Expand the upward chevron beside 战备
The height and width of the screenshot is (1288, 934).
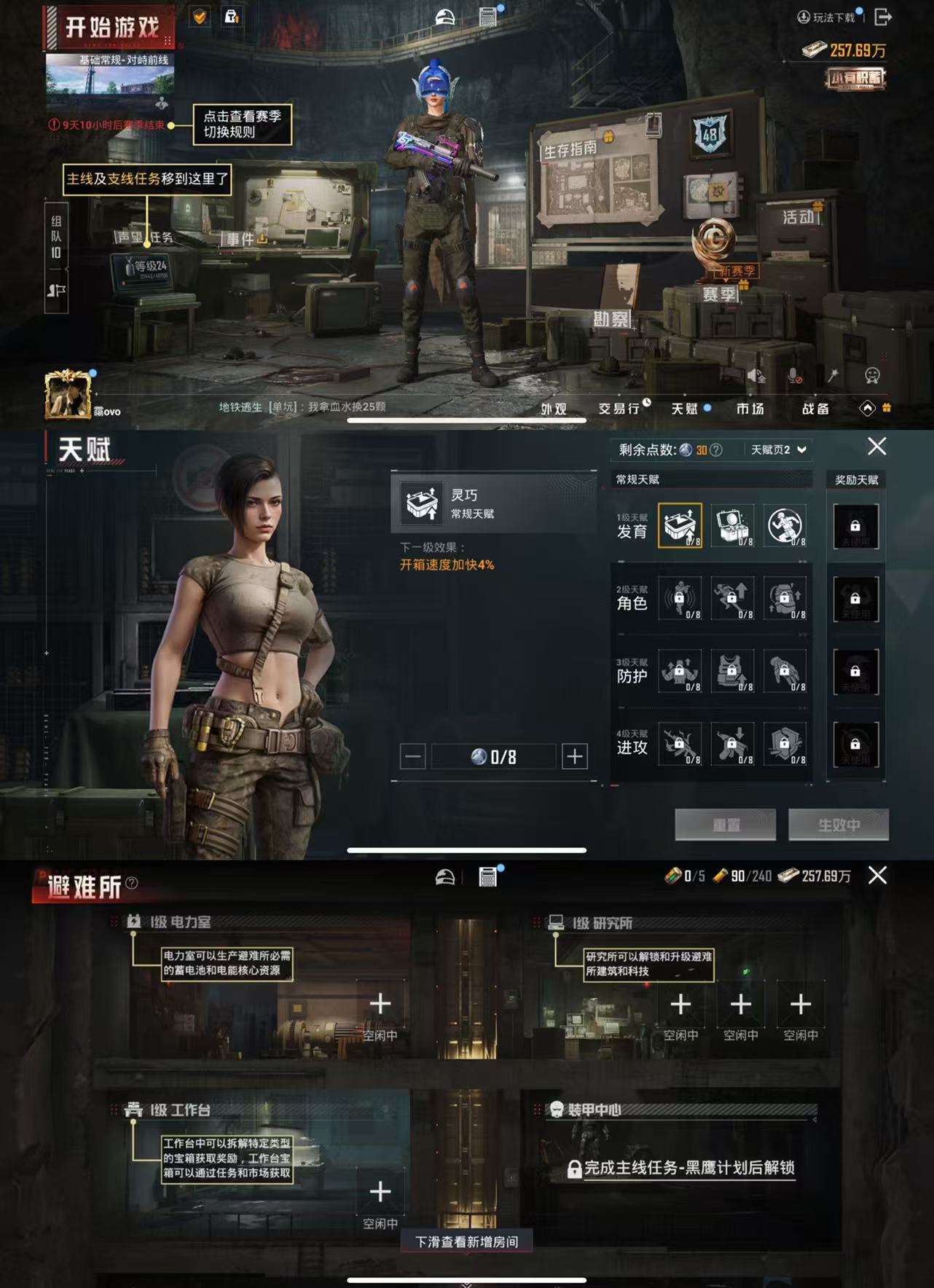pyautogui.click(x=867, y=409)
